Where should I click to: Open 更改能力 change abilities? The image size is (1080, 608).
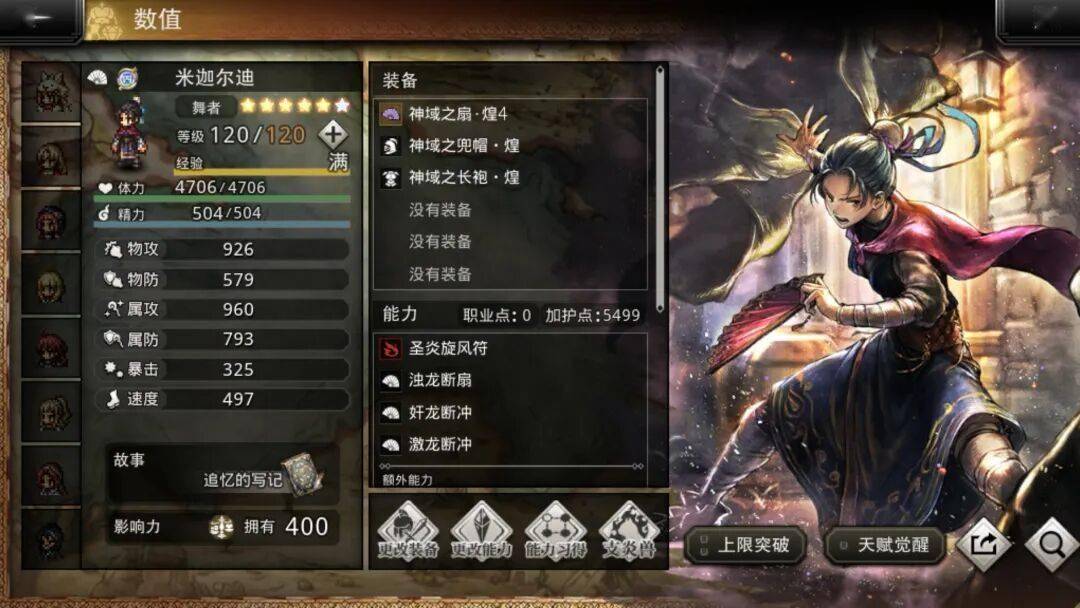481,531
